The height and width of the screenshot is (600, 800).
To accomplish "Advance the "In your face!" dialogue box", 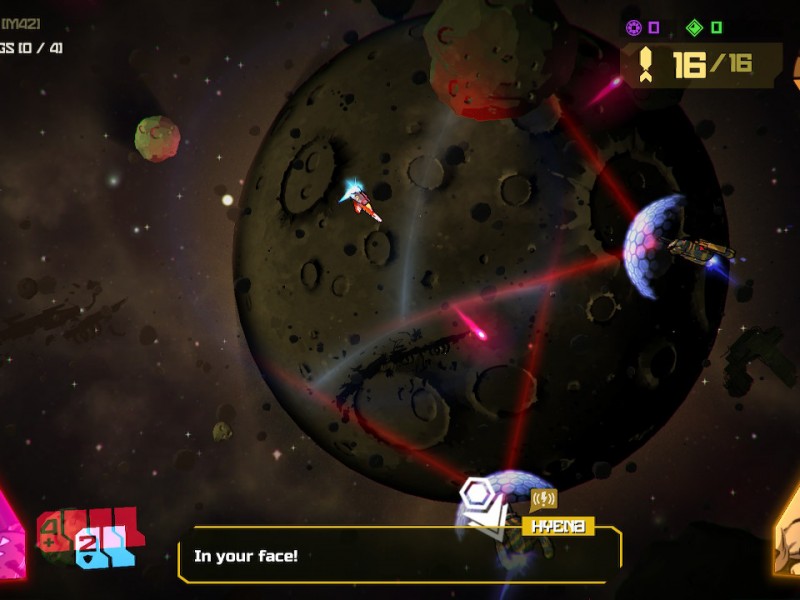I will 400,555.
